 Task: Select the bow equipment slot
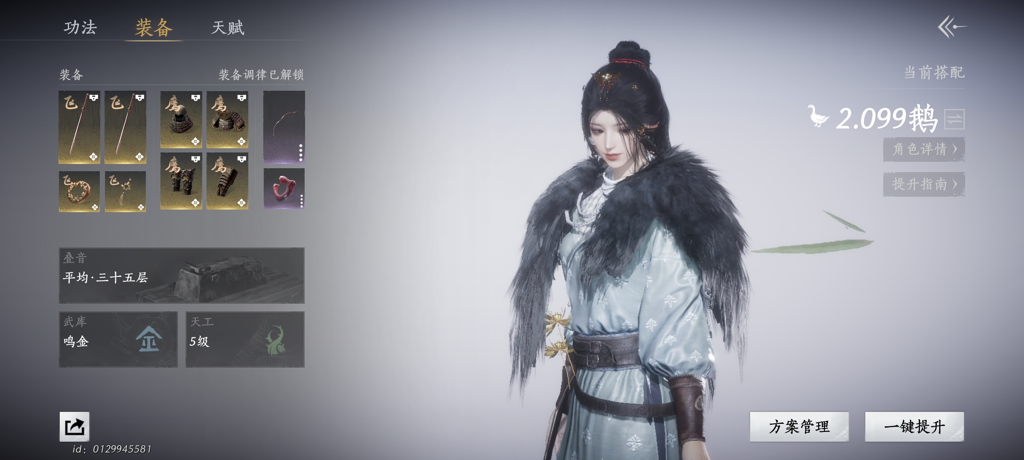pyautogui.click(x=284, y=127)
